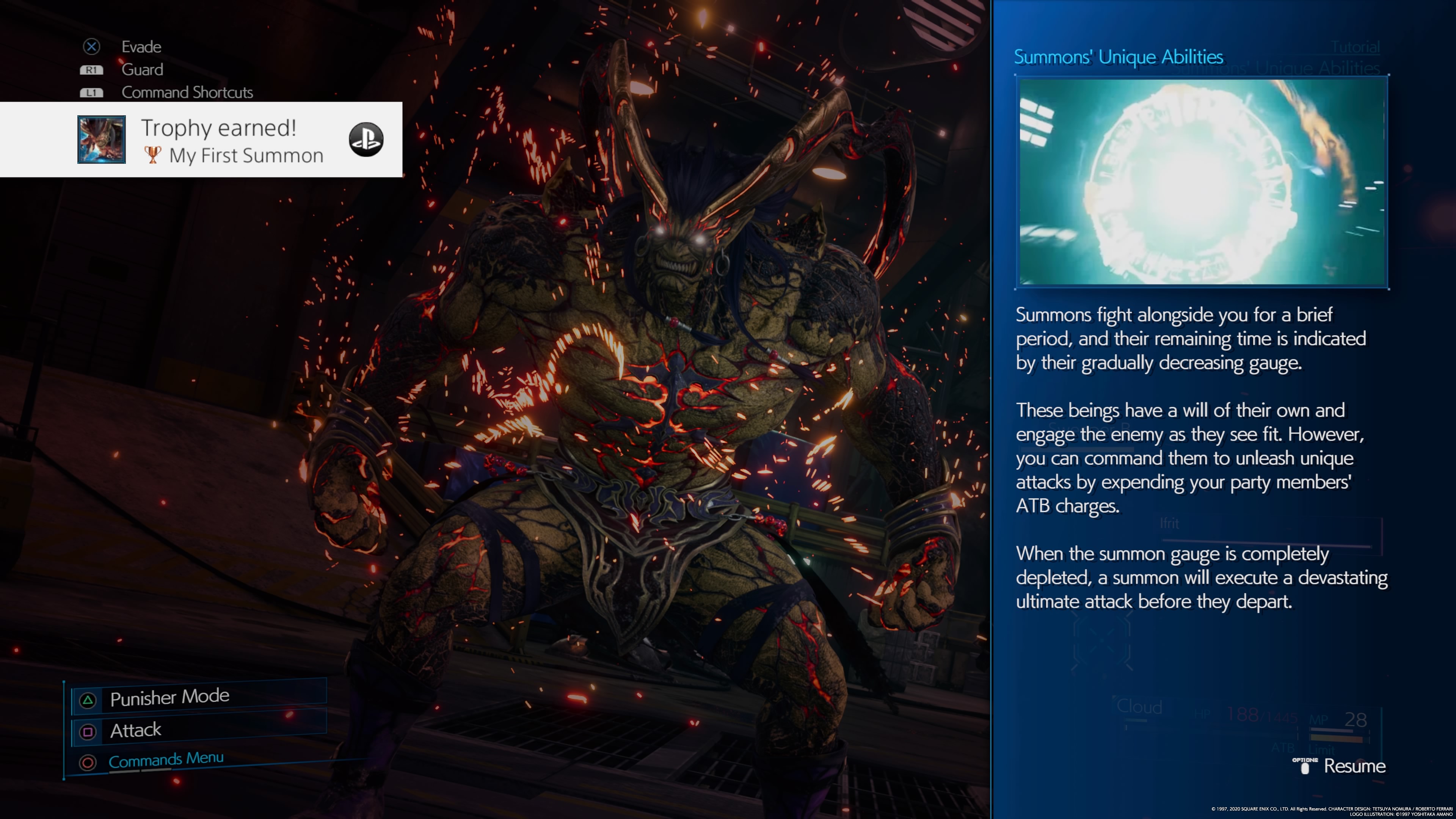The height and width of the screenshot is (819, 1456).
Task: Click the My First Summon trophy thumbnail
Action: pyautogui.click(x=102, y=140)
